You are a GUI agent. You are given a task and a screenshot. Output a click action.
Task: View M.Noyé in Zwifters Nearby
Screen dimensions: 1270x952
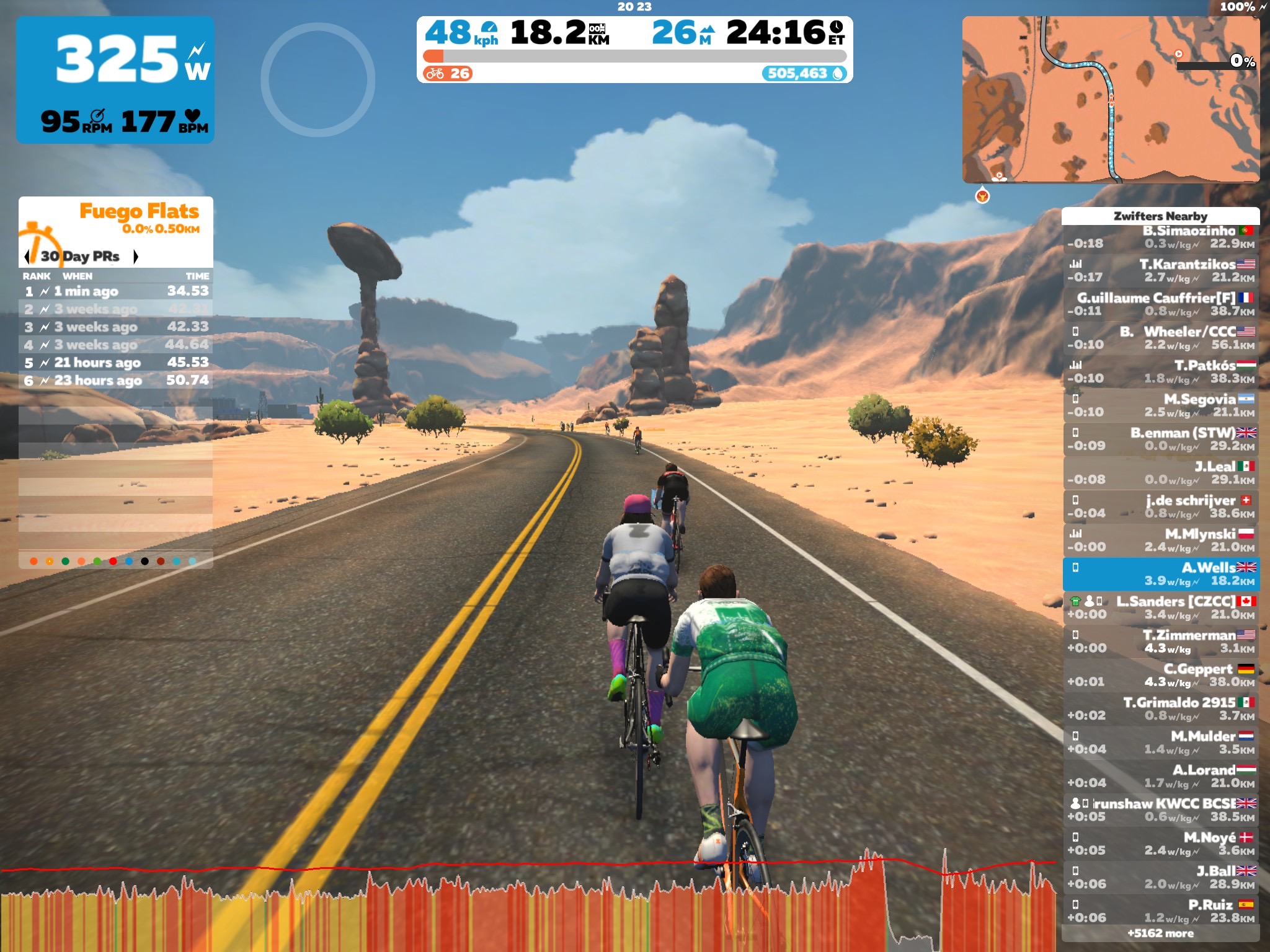(1160, 844)
